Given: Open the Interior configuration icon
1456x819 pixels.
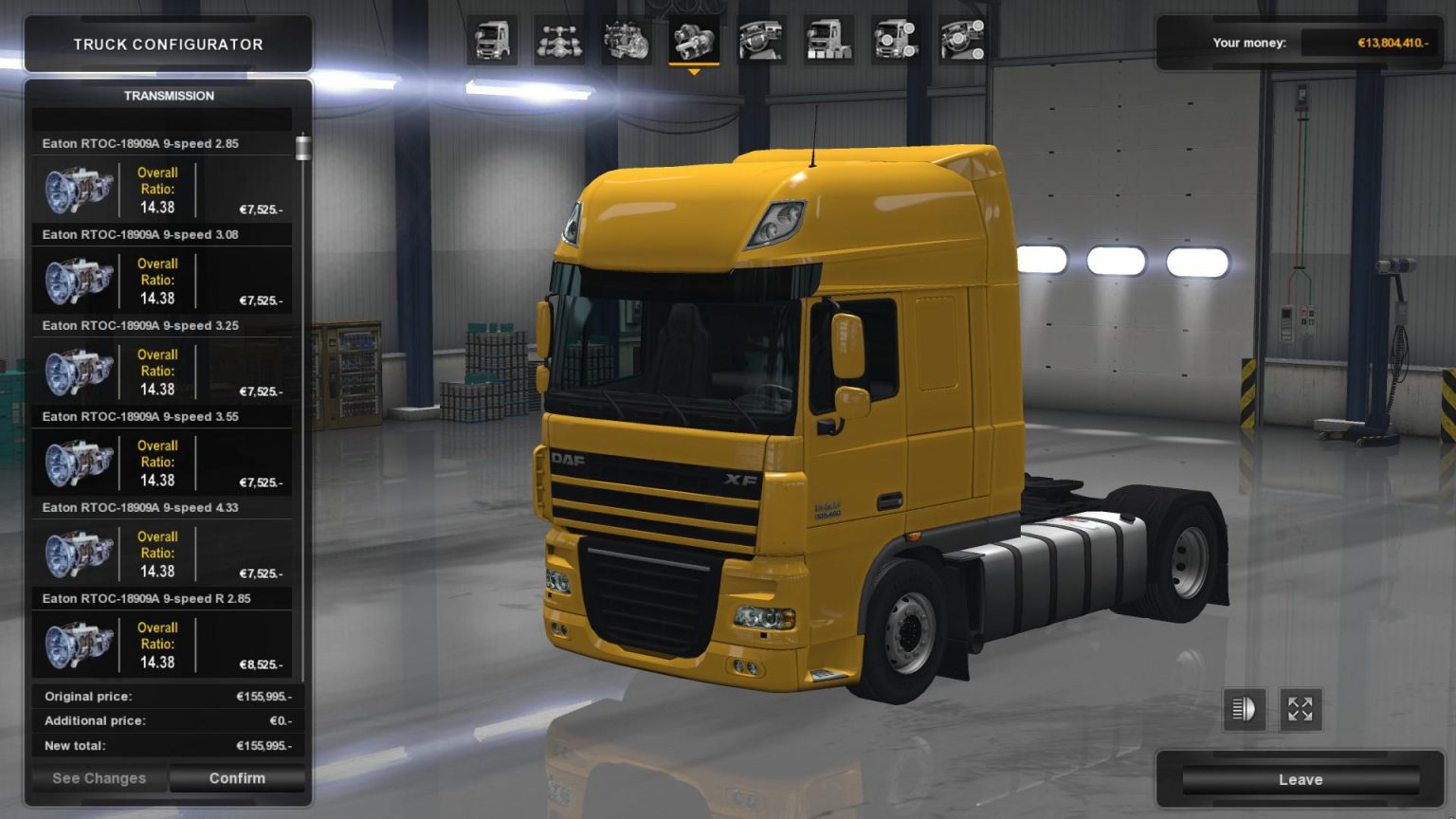Looking at the screenshot, I should pos(763,42).
